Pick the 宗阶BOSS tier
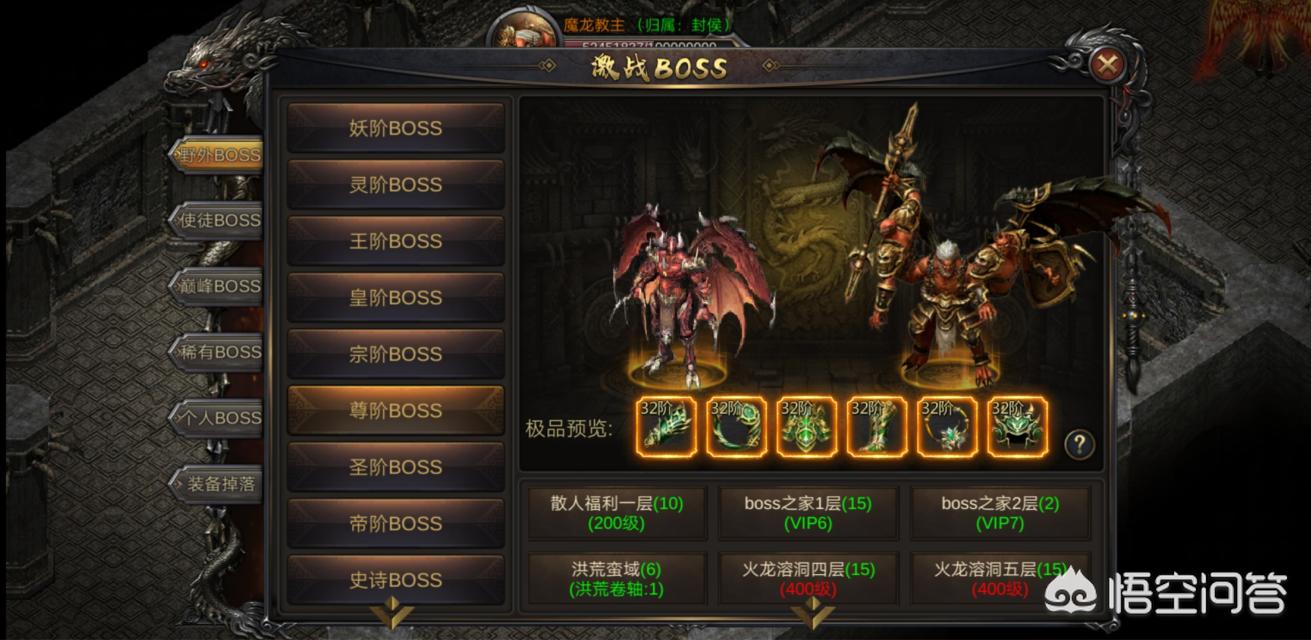The image size is (1311, 640). pos(396,354)
